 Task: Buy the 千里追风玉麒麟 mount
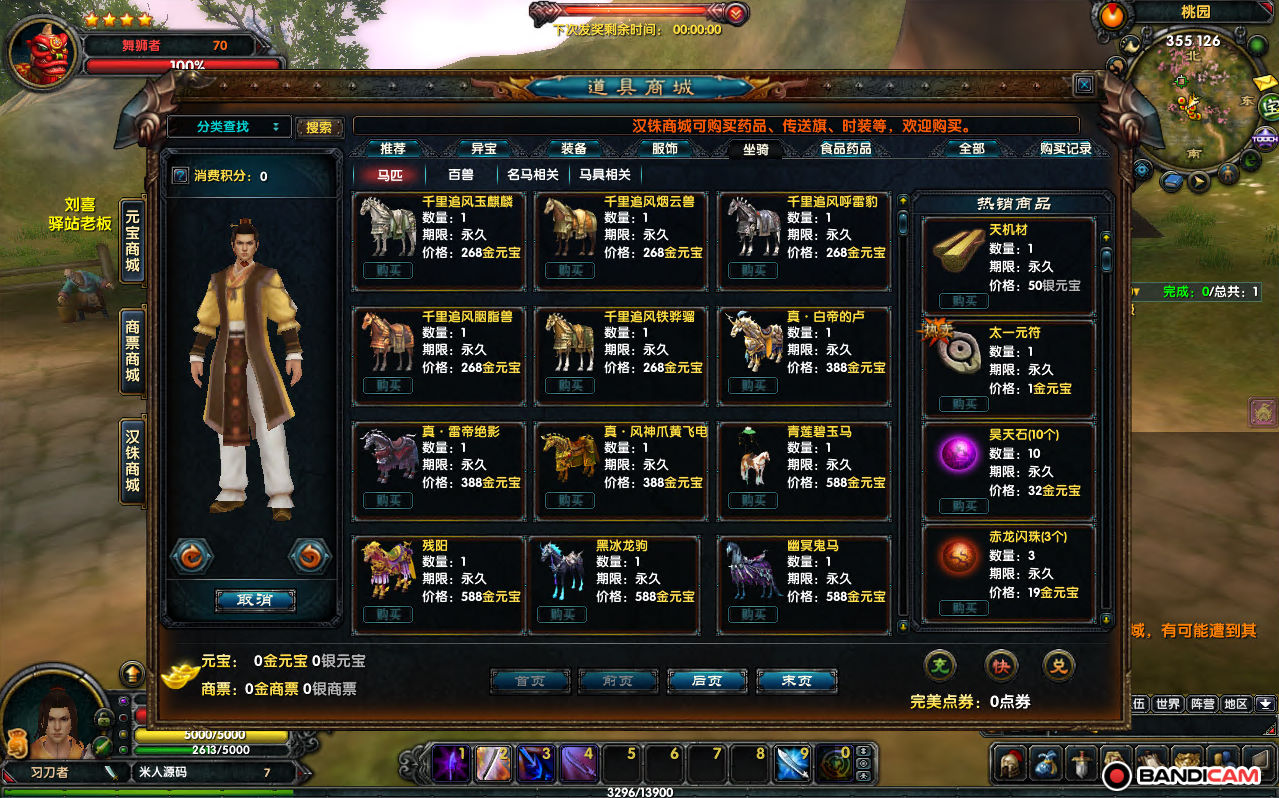pyautogui.click(x=388, y=271)
